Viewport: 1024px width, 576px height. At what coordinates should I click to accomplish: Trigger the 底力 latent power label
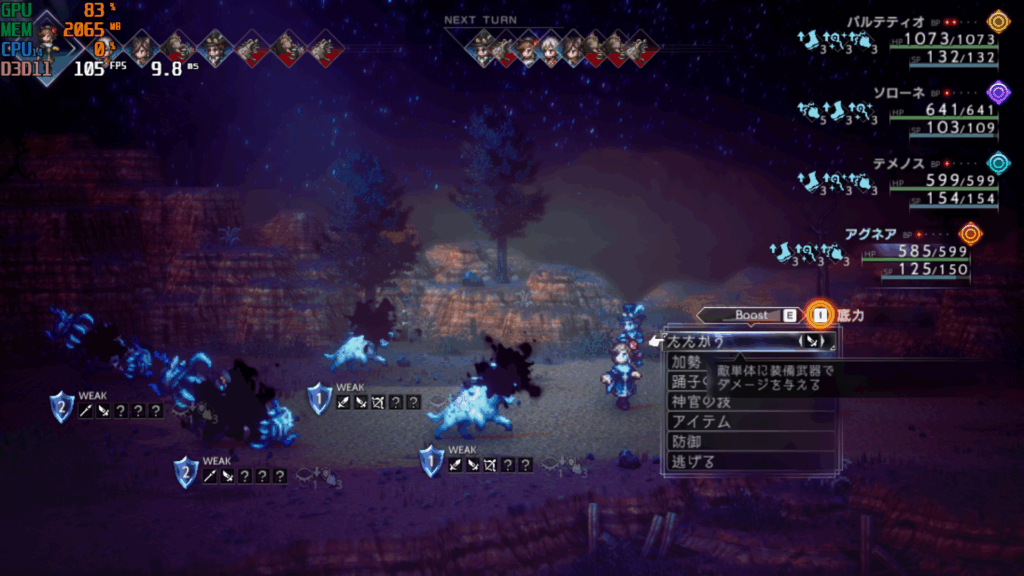851,315
